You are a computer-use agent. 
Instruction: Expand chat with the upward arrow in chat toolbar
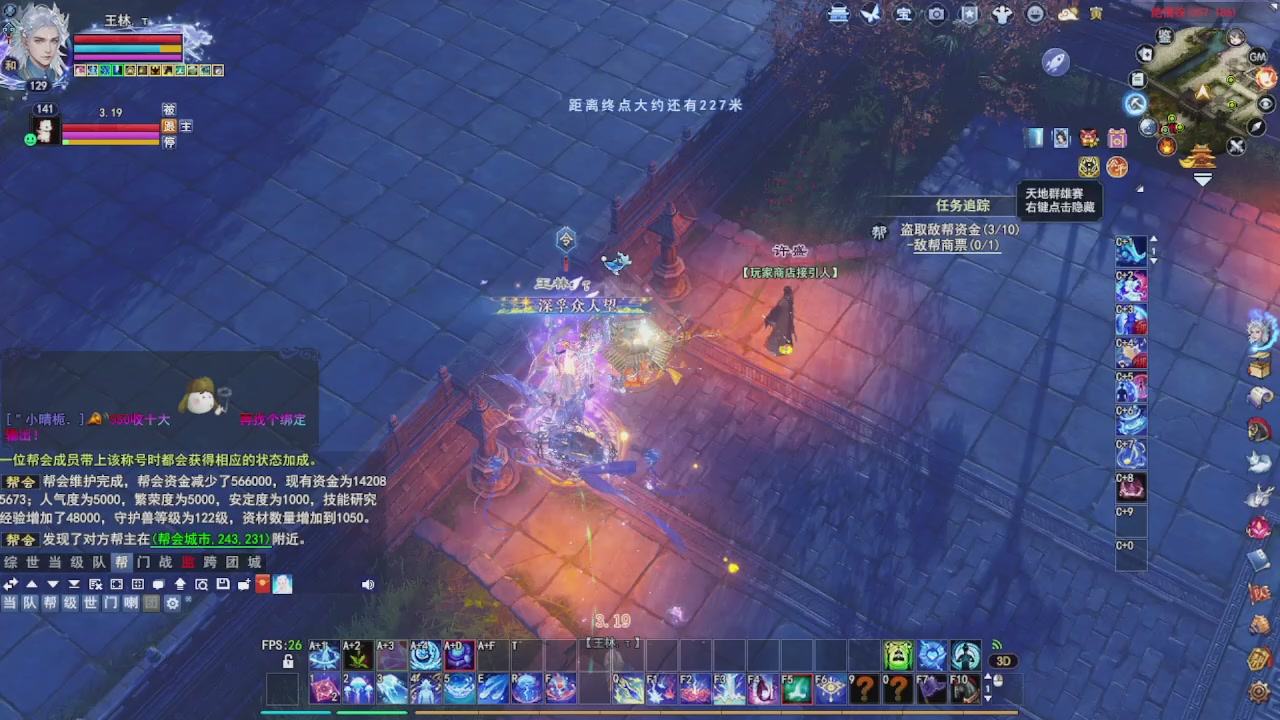[32, 583]
